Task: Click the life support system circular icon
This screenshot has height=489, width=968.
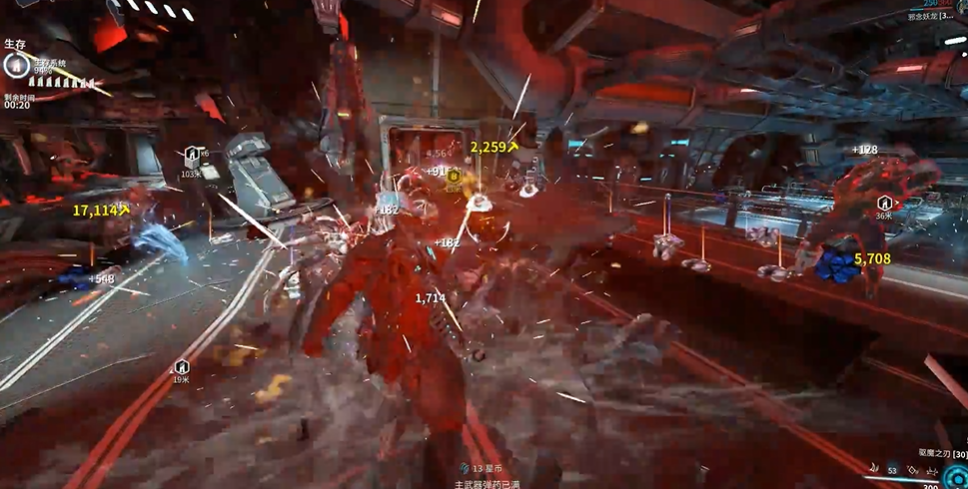Action: (15, 66)
